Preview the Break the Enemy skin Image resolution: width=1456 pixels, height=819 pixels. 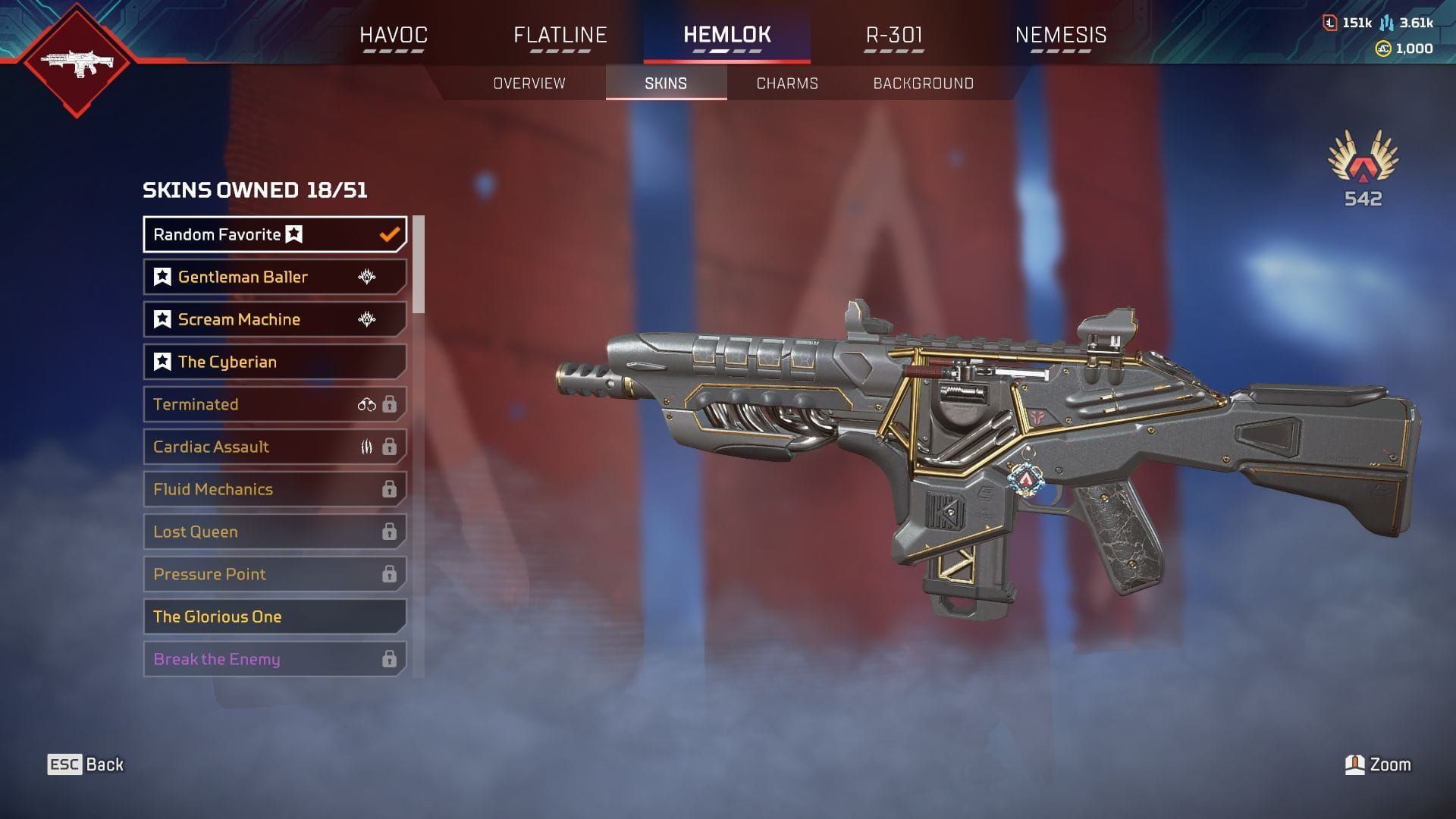pos(275,659)
